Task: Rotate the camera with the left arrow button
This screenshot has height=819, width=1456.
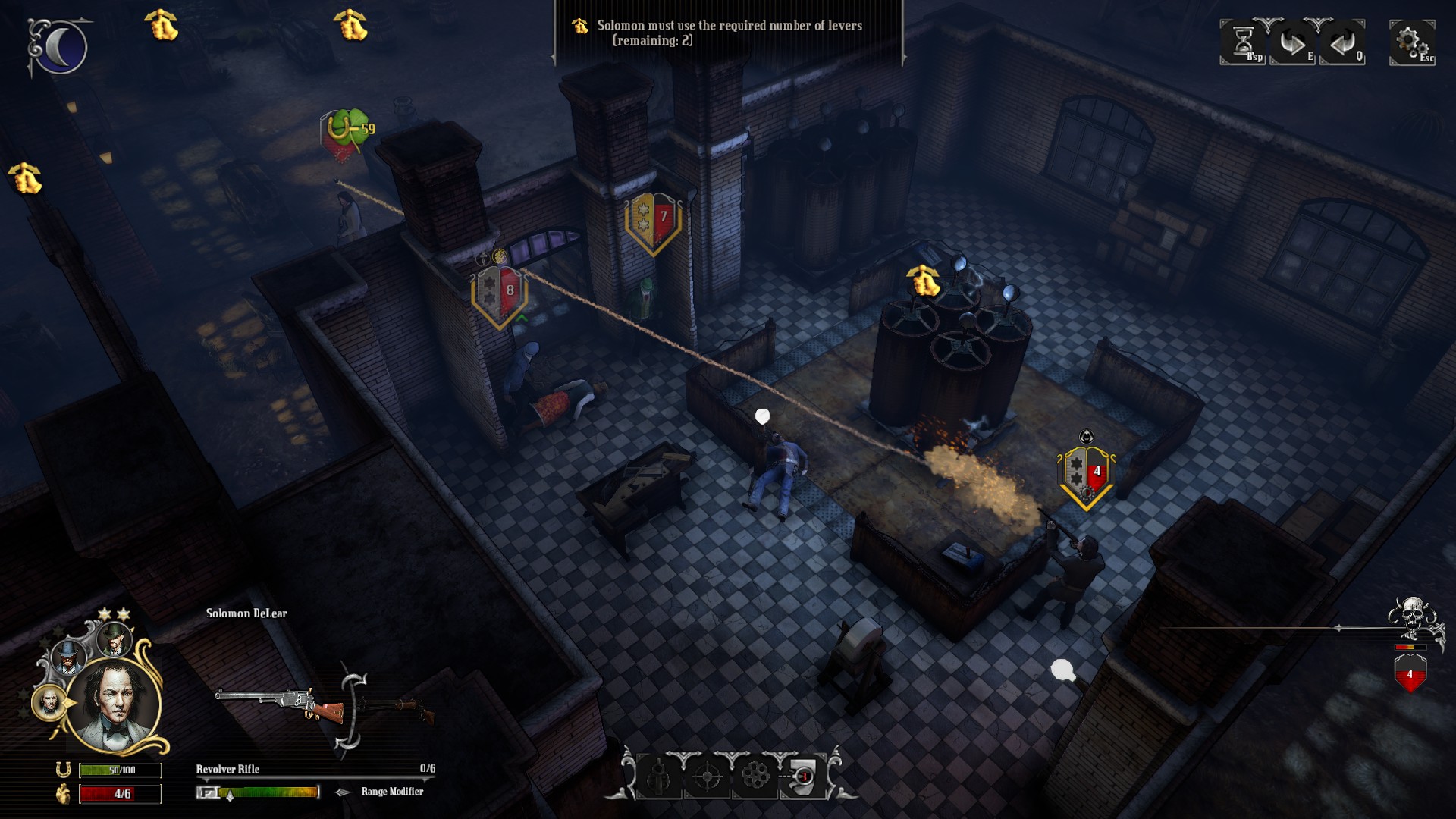Action: pyautogui.click(x=1342, y=42)
